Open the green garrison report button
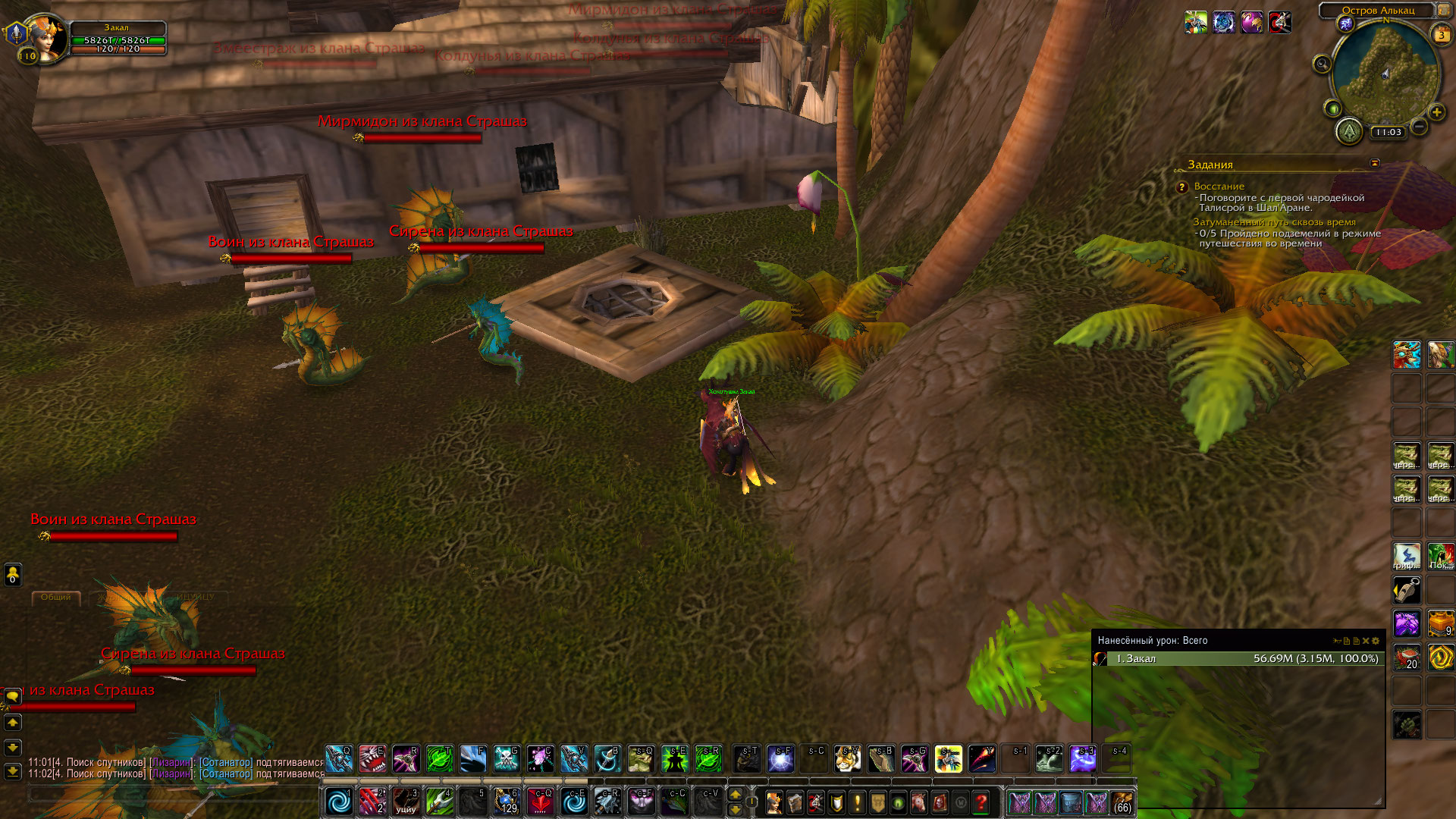The height and width of the screenshot is (819, 1456). click(x=1349, y=131)
